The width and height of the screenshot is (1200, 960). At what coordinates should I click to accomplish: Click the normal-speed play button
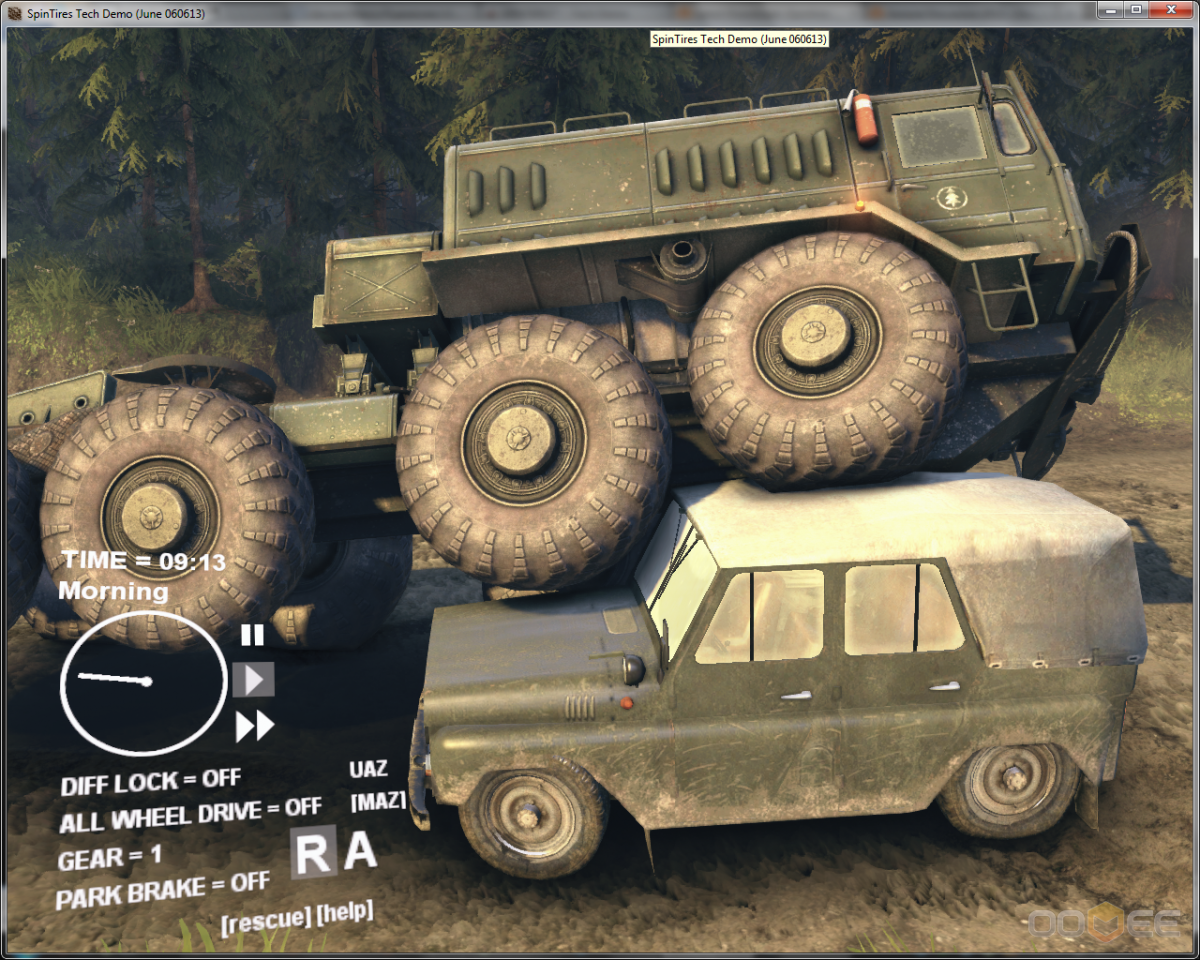click(x=253, y=680)
